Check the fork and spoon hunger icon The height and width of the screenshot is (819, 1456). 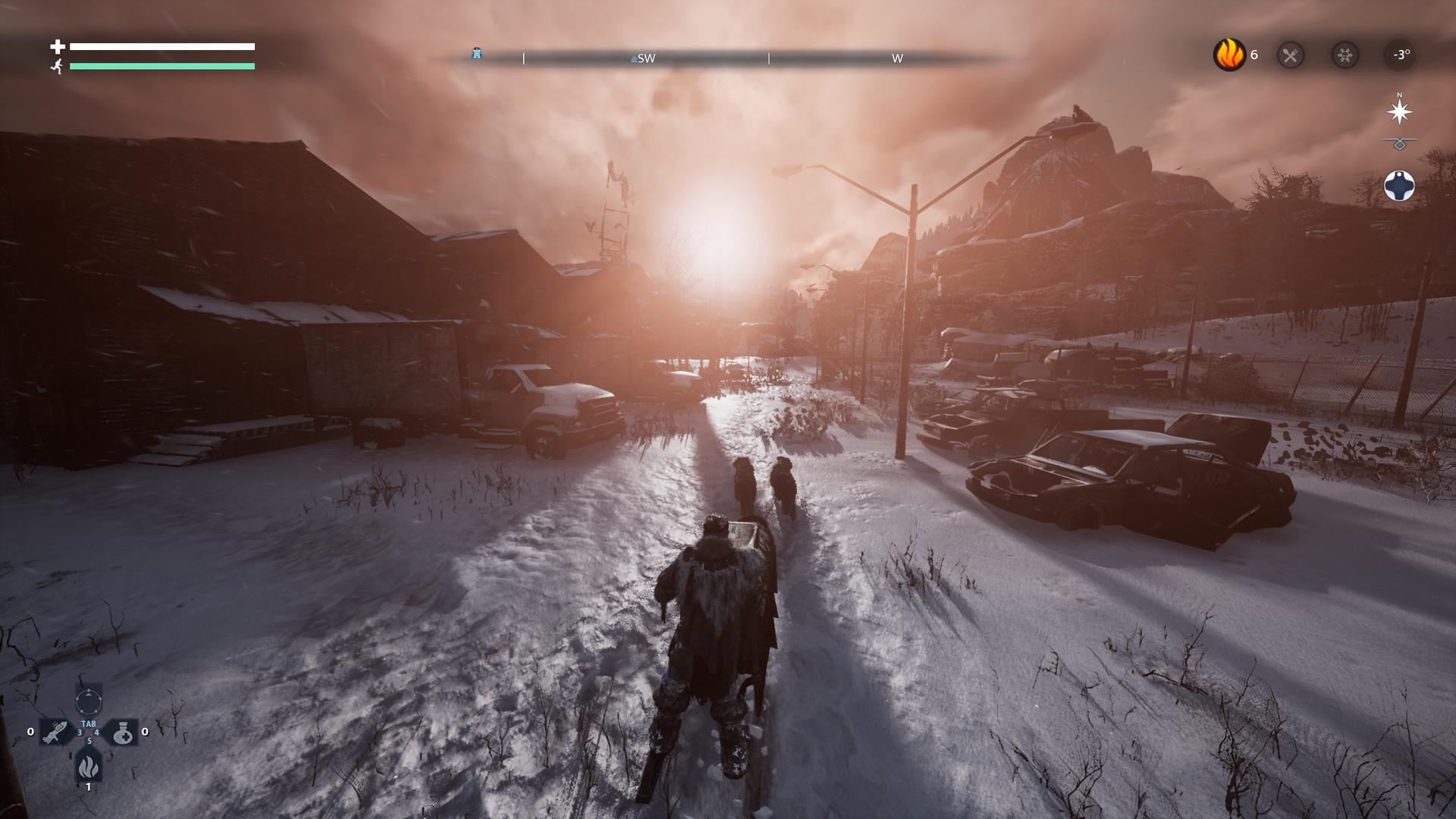pyautogui.click(x=1291, y=55)
